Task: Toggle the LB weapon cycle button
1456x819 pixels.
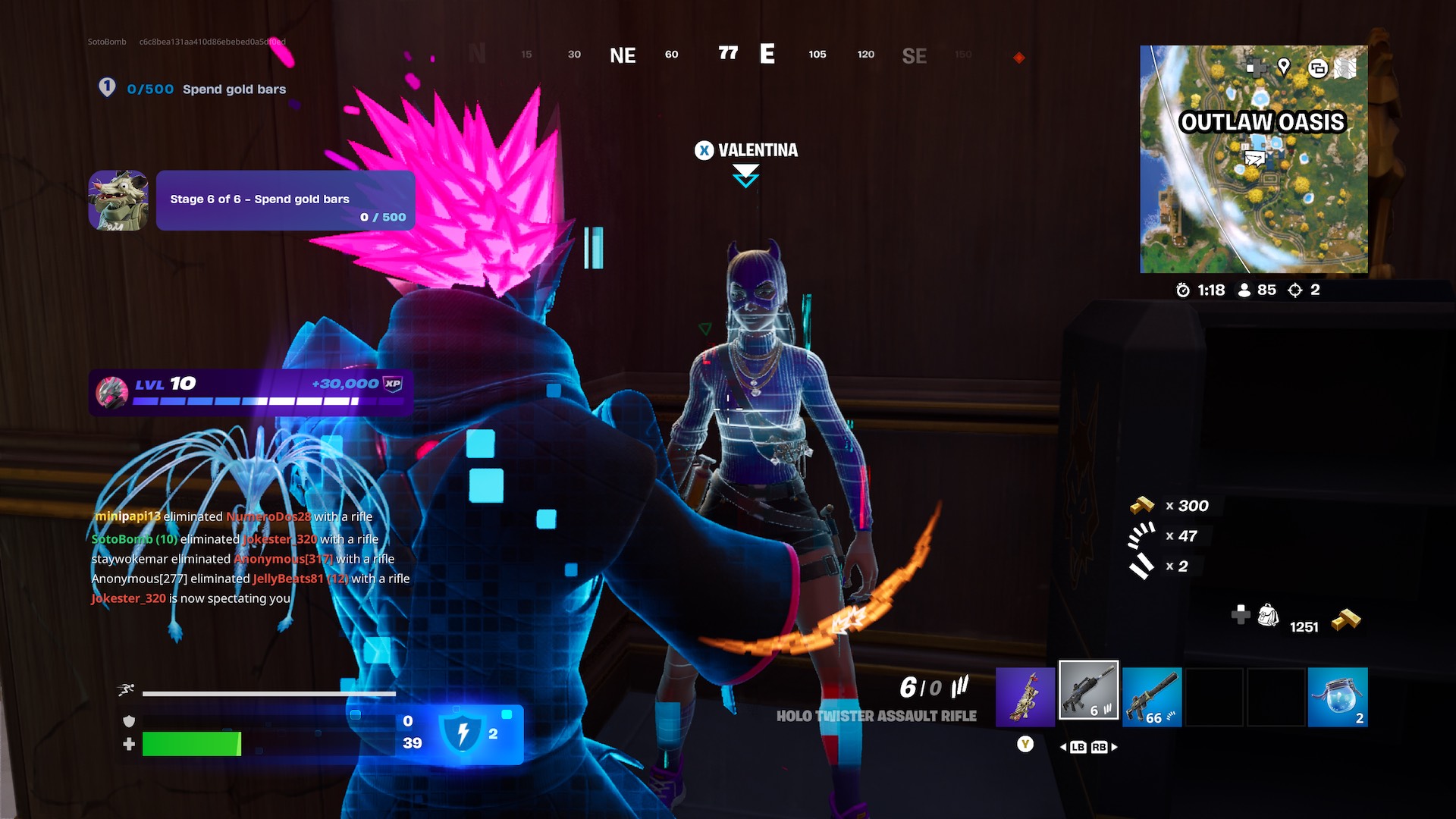Action: [x=1077, y=746]
